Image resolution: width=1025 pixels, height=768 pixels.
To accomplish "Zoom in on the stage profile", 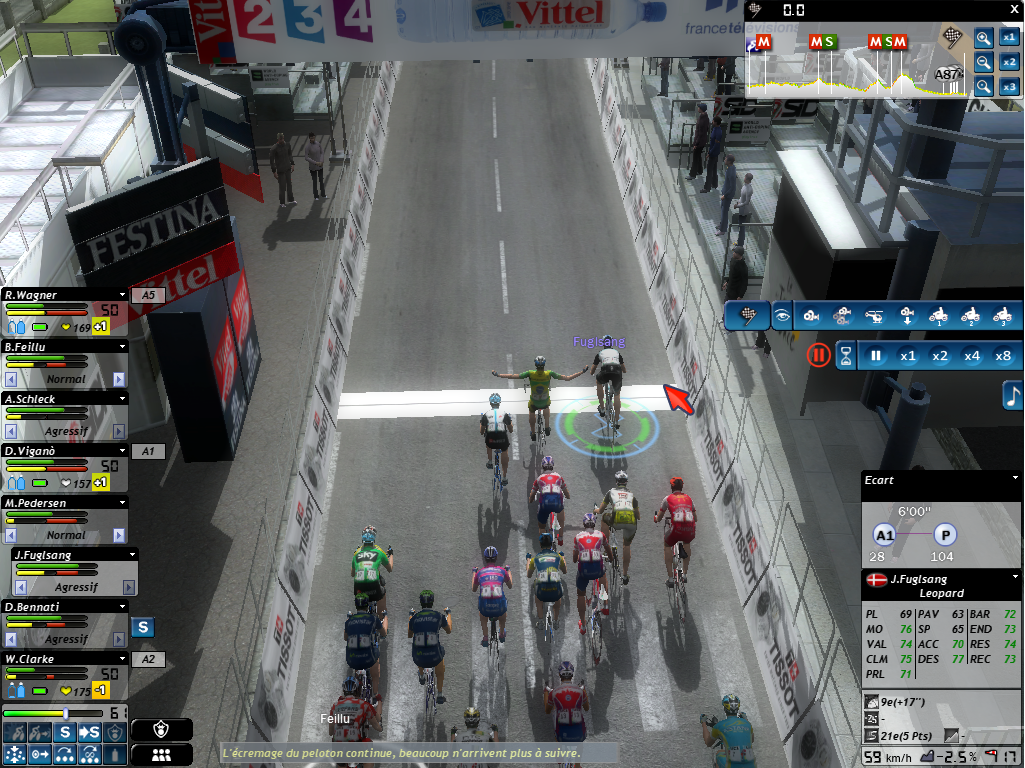I will (x=984, y=39).
